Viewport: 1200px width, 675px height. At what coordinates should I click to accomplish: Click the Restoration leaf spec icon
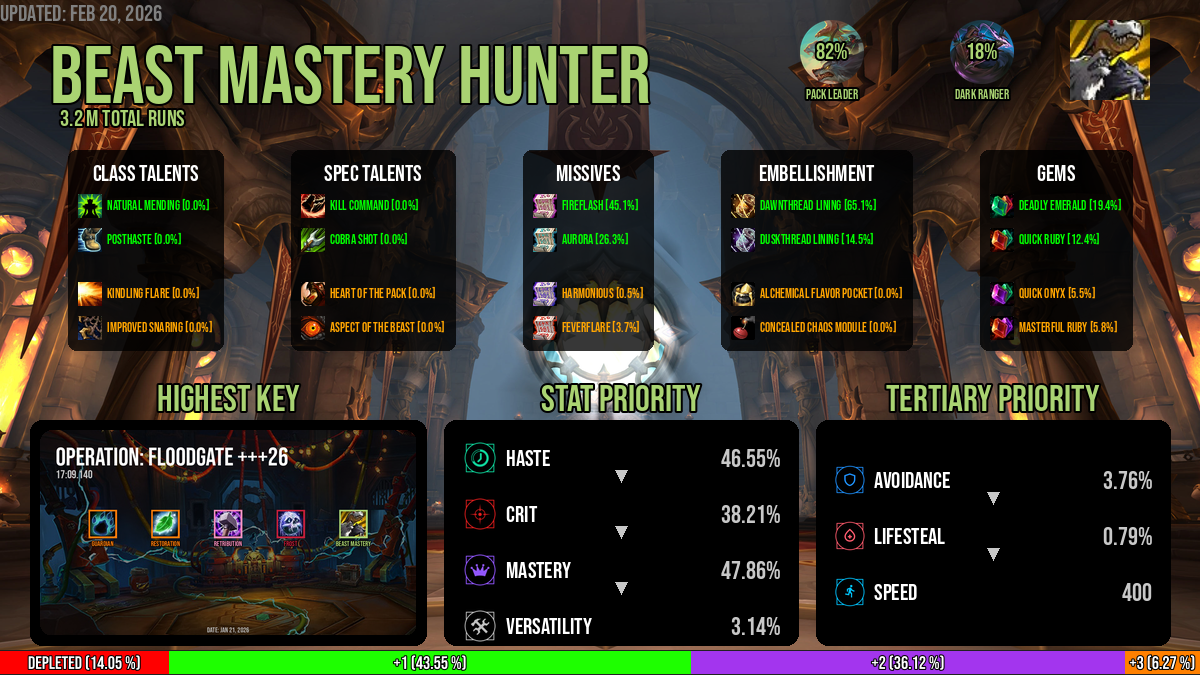(165, 523)
